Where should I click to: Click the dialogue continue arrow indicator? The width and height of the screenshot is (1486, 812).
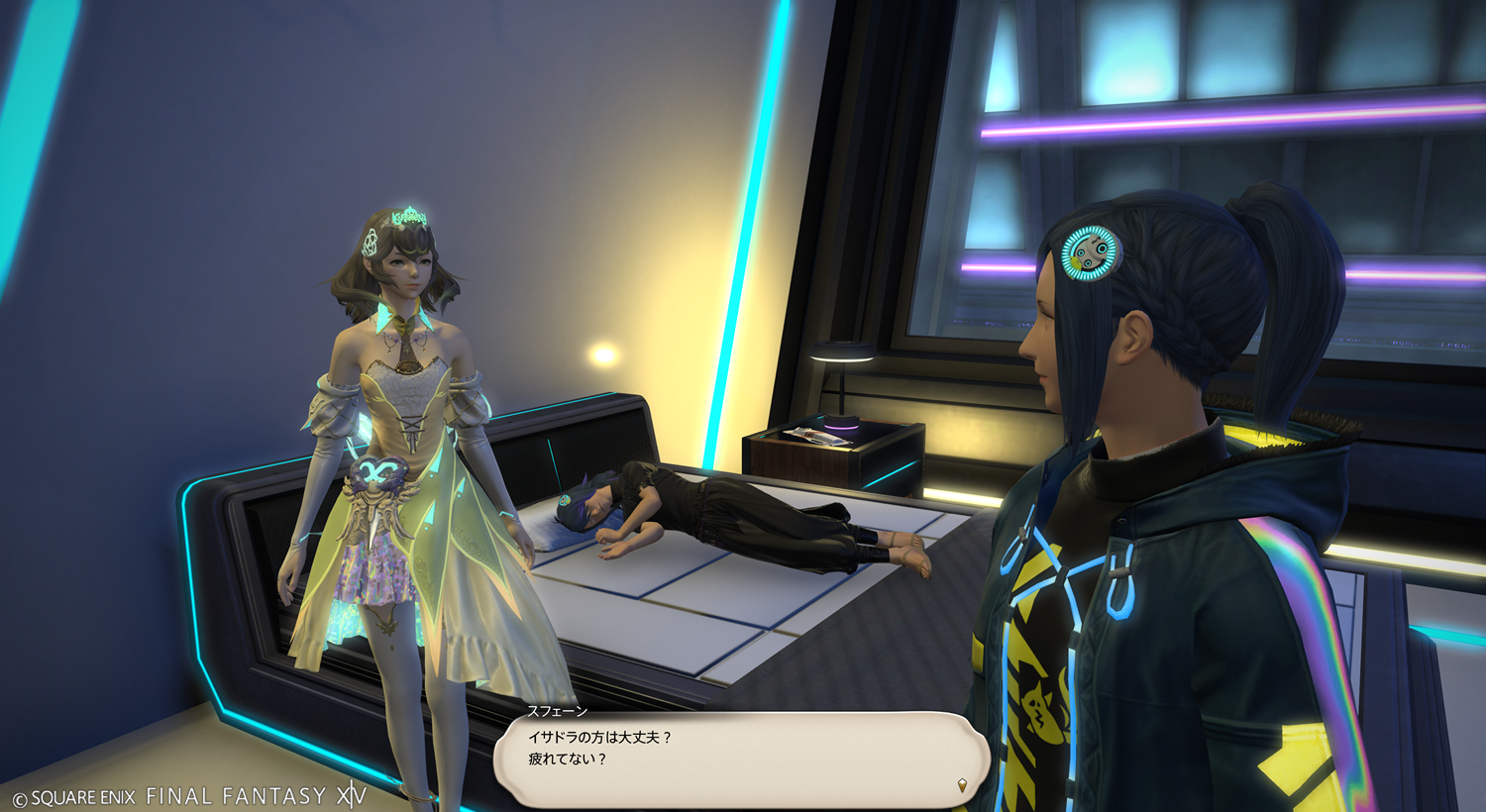pos(961,785)
